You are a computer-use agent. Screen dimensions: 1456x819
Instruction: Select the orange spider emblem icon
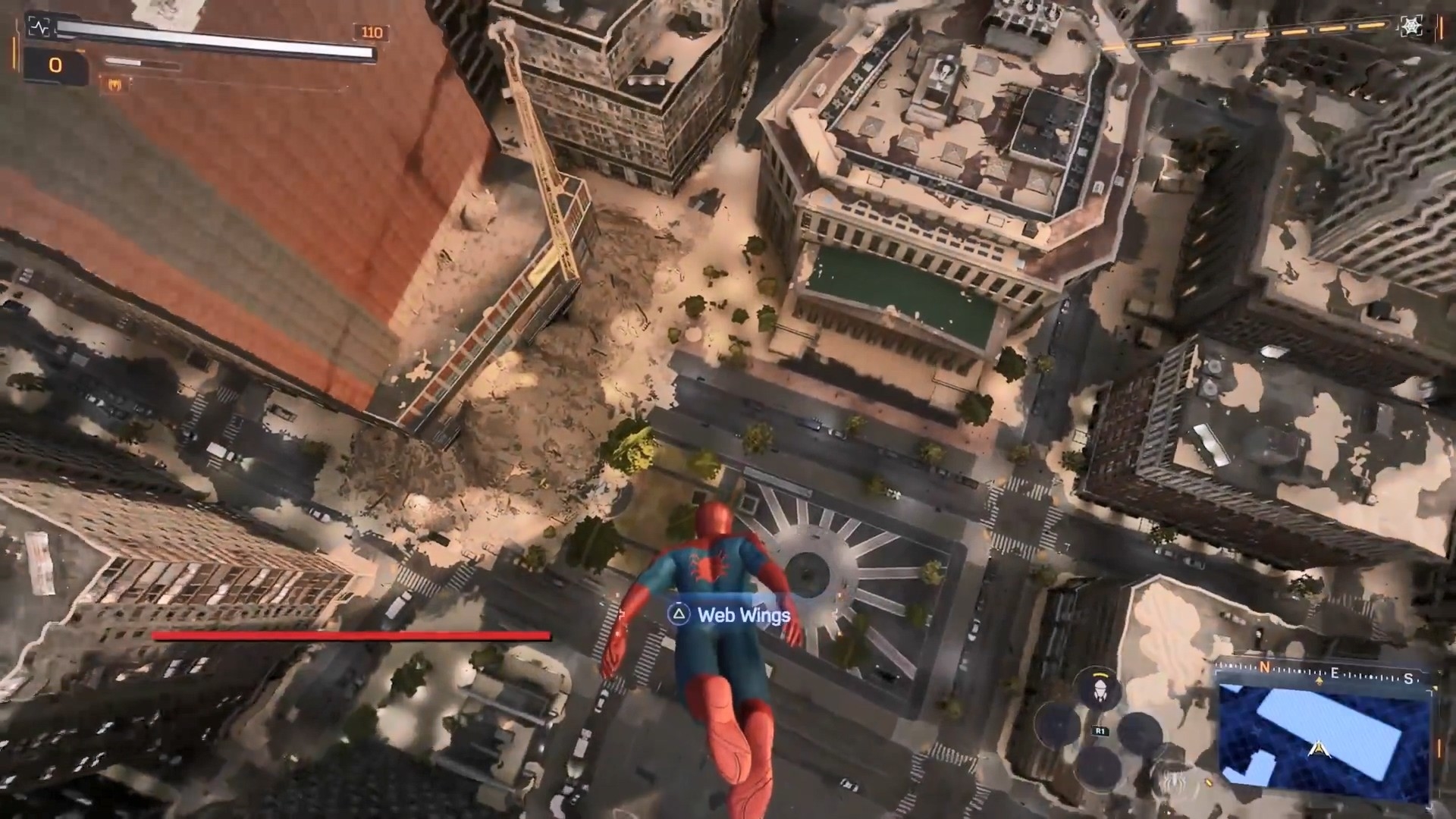coord(113,85)
